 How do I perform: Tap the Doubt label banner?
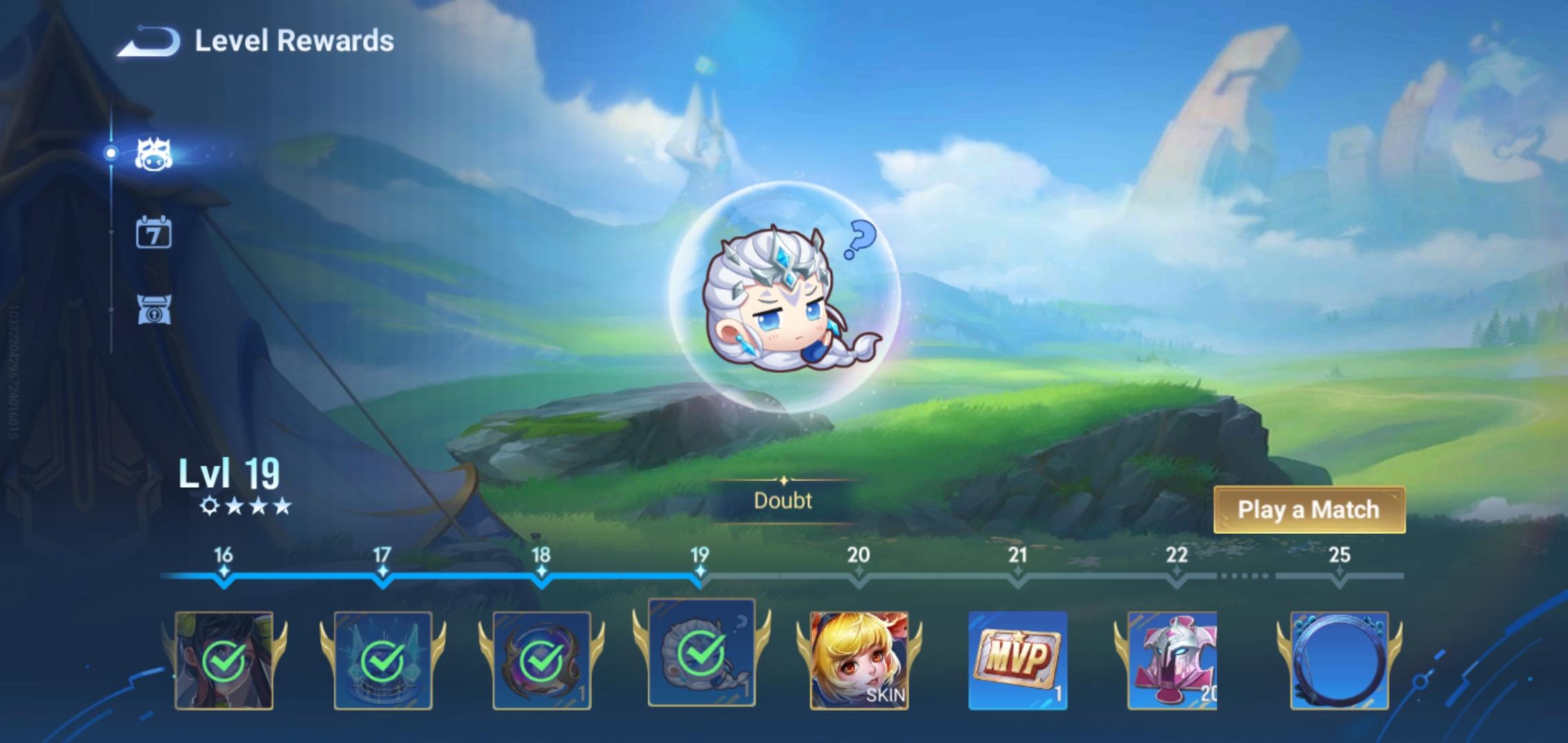[x=784, y=501]
